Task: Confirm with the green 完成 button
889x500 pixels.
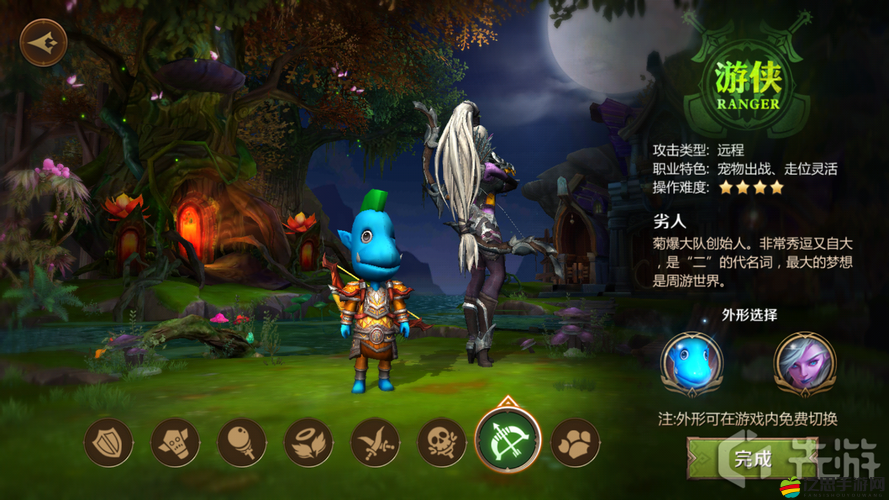Action: click(x=752, y=459)
